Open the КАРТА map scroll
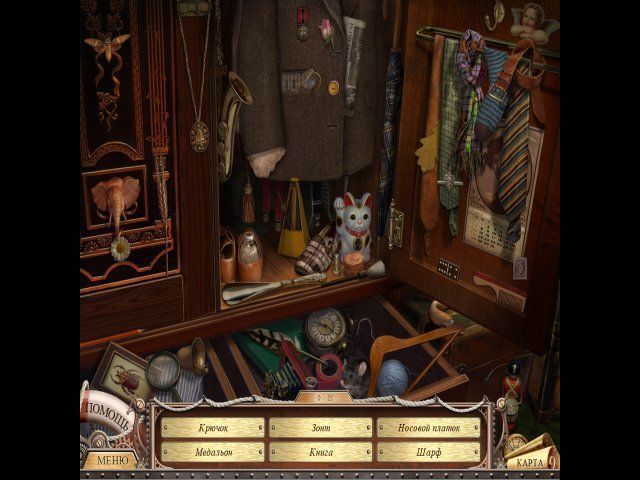Viewport: 640px width, 480px height. coord(525,462)
